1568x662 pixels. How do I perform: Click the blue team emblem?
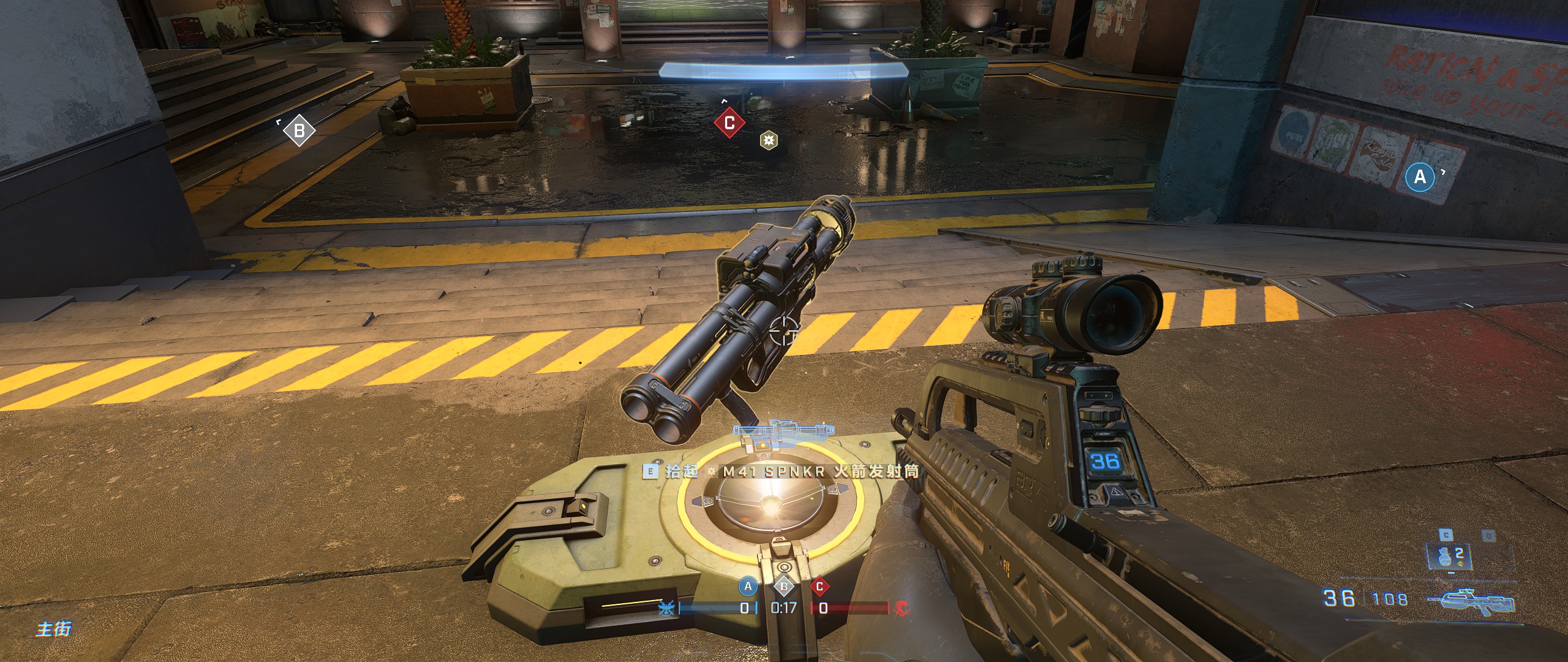(x=666, y=609)
